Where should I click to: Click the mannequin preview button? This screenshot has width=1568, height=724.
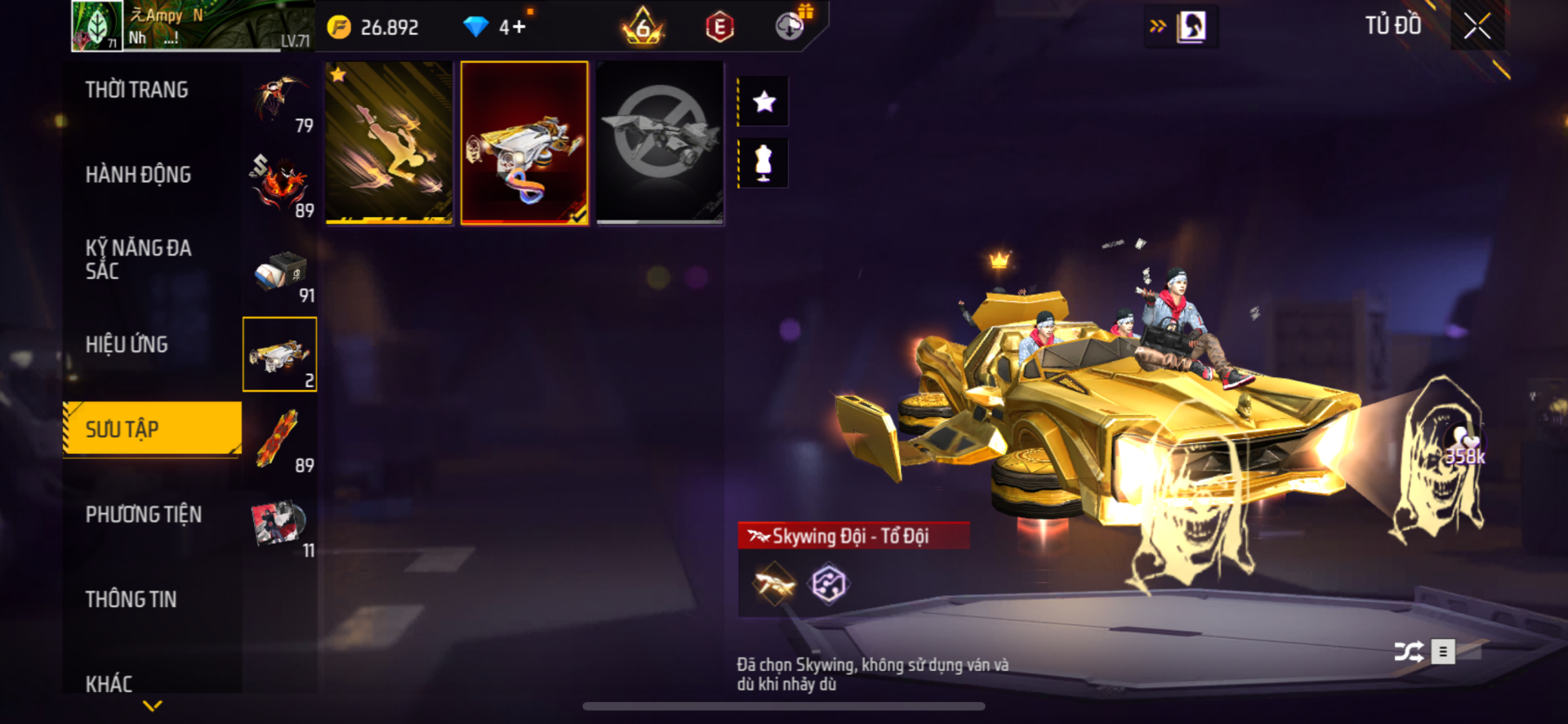coord(764,163)
